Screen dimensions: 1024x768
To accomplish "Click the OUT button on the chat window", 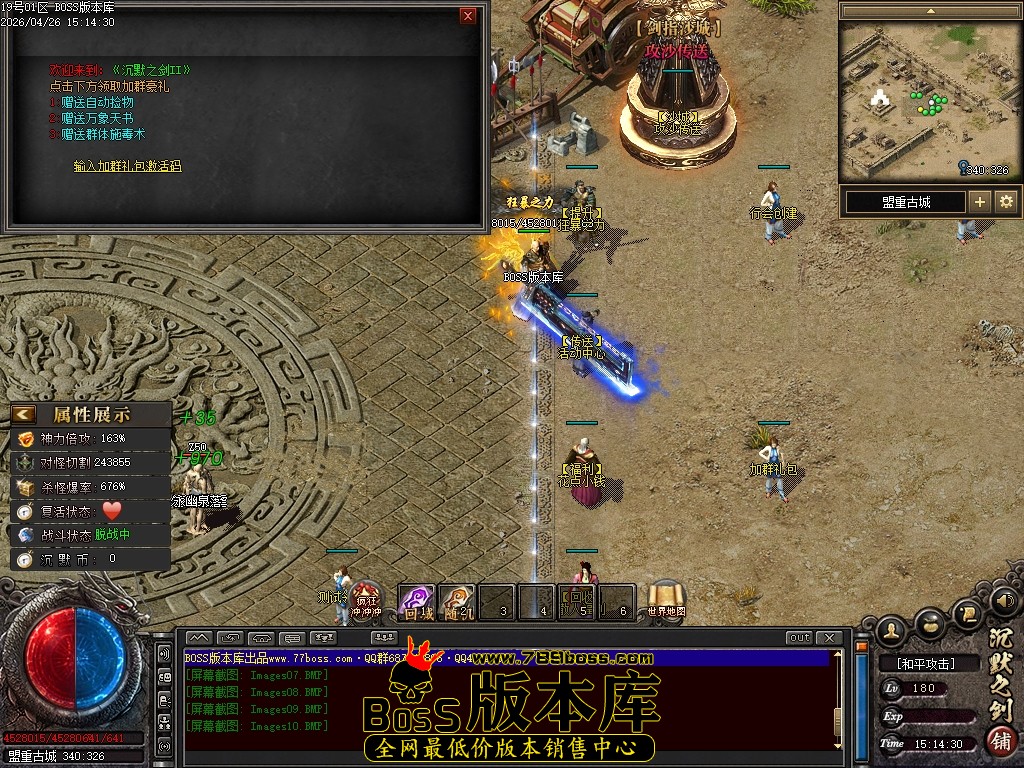I will (x=799, y=638).
